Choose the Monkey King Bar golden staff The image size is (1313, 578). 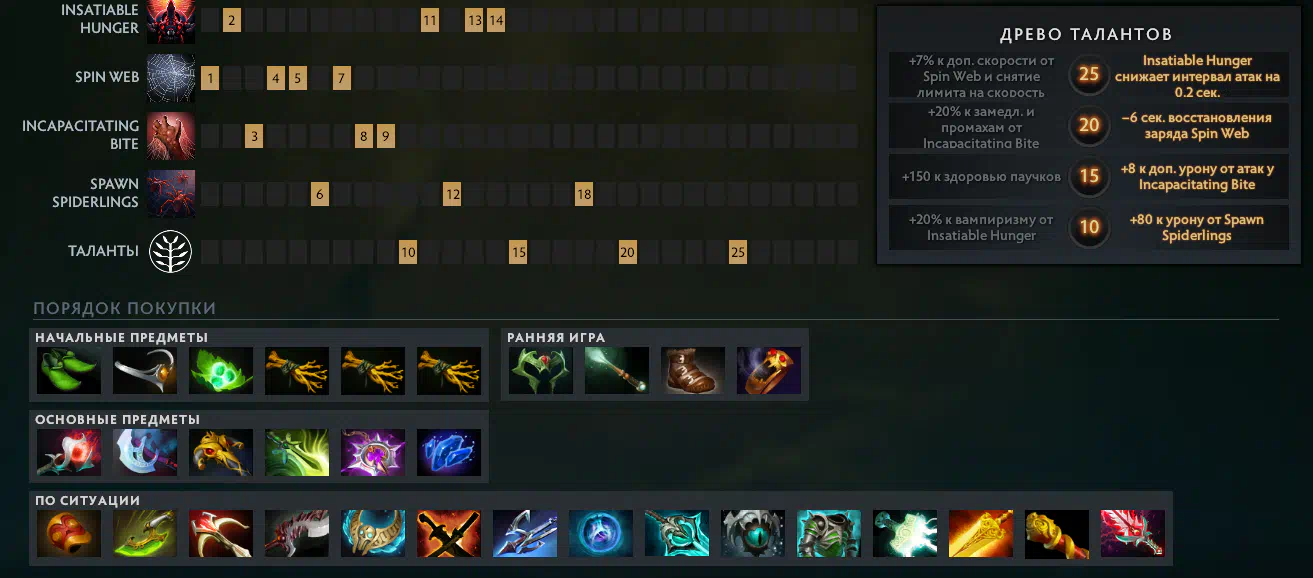coord(1057,534)
